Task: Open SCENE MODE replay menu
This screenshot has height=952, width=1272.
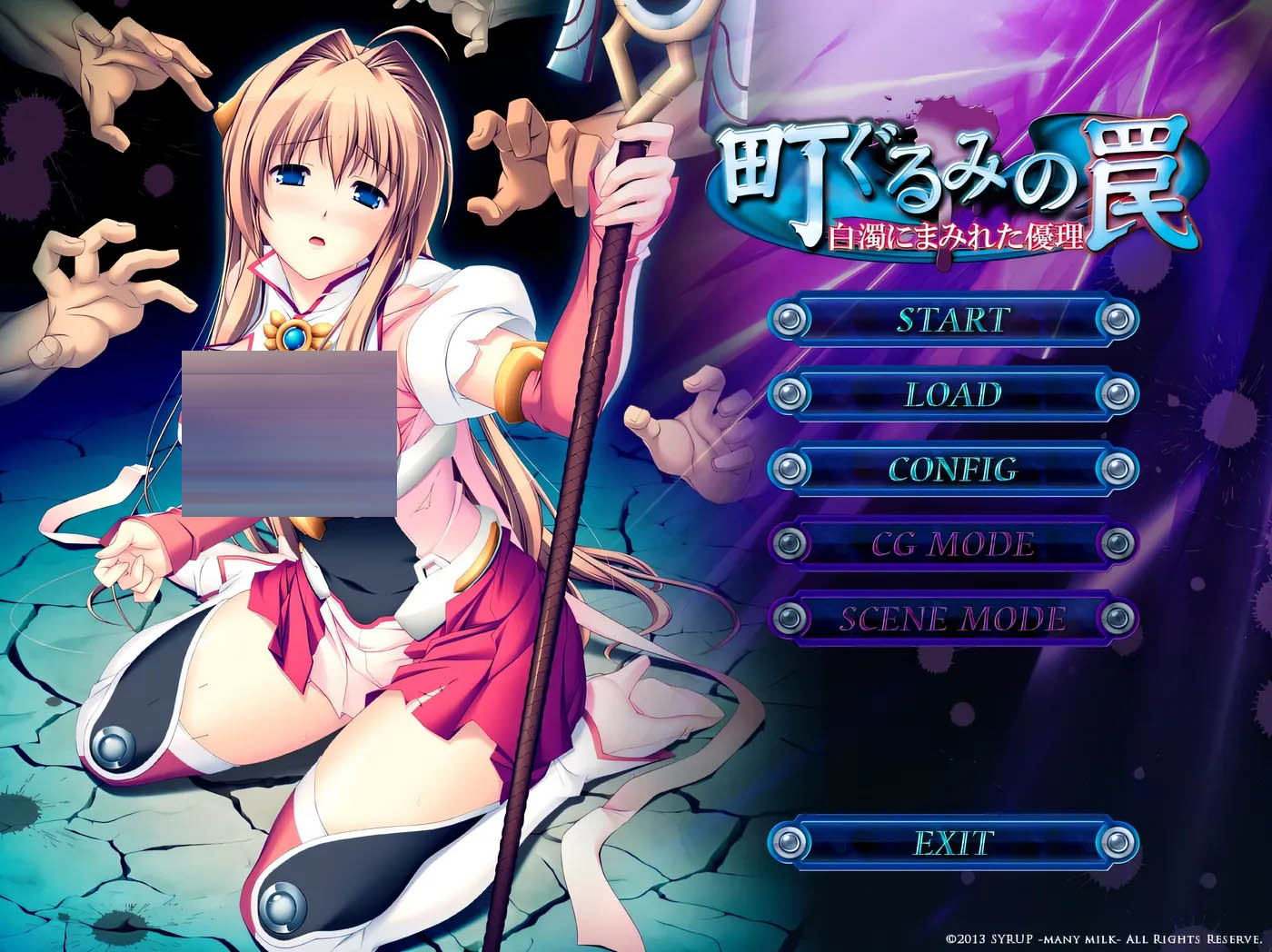Action: pos(954,620)
